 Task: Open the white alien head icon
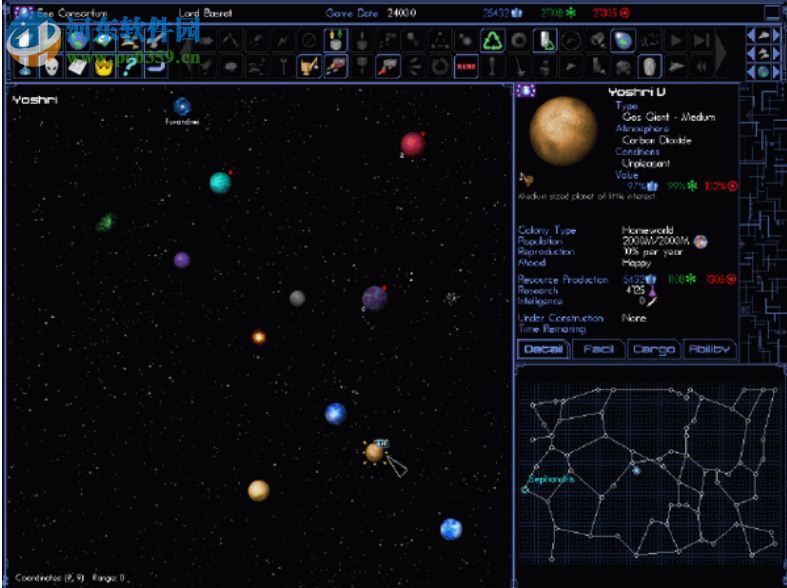51,67
